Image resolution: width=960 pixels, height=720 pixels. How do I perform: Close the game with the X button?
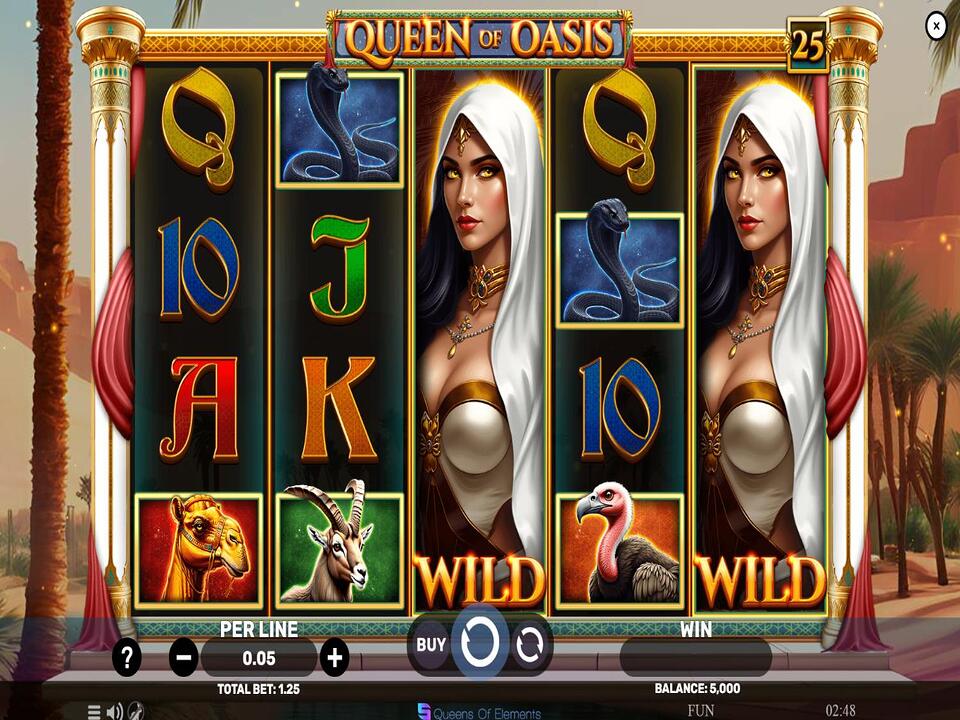point(936,26)
